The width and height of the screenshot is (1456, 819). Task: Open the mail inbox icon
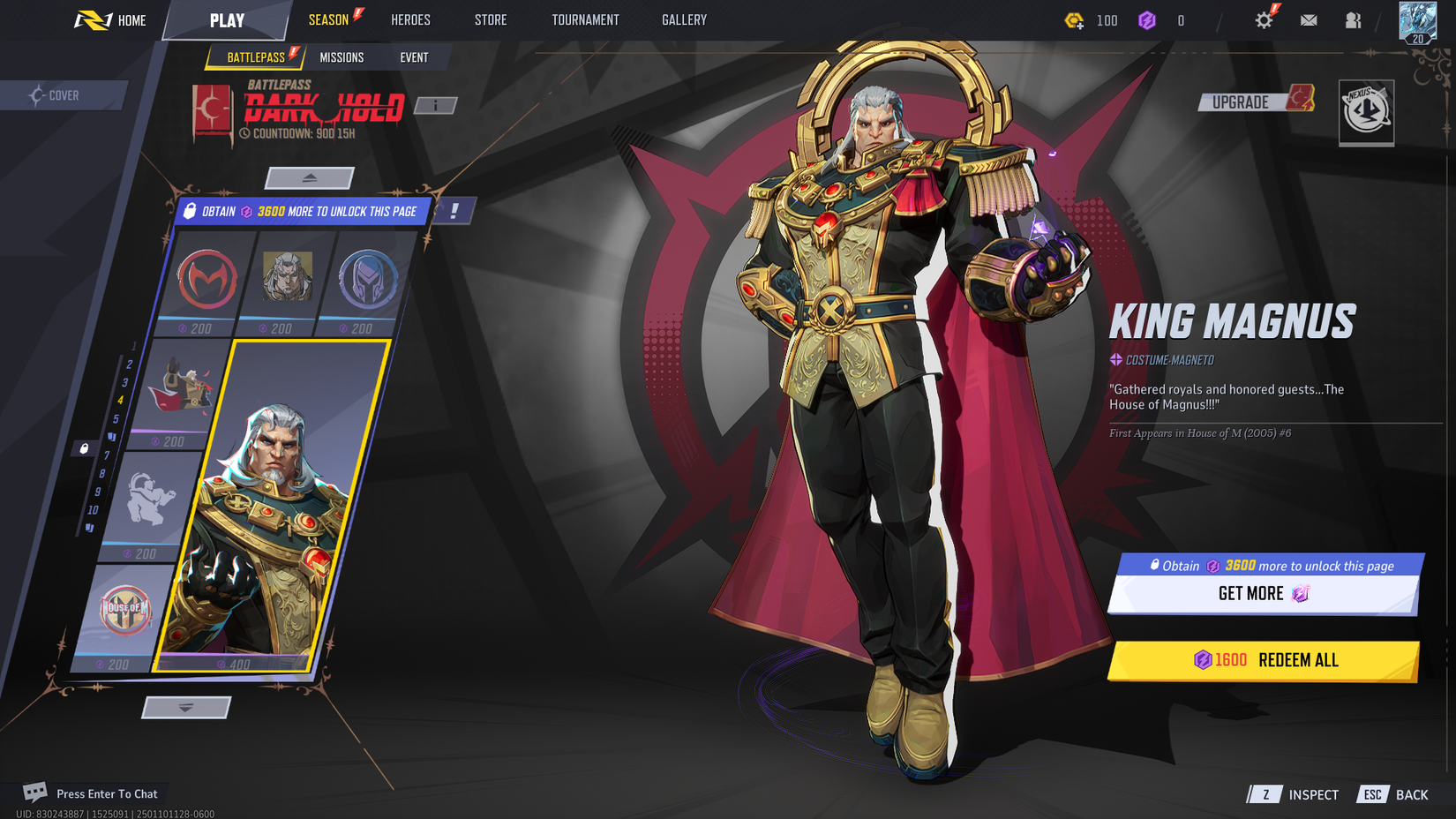tap(1309, 19)
